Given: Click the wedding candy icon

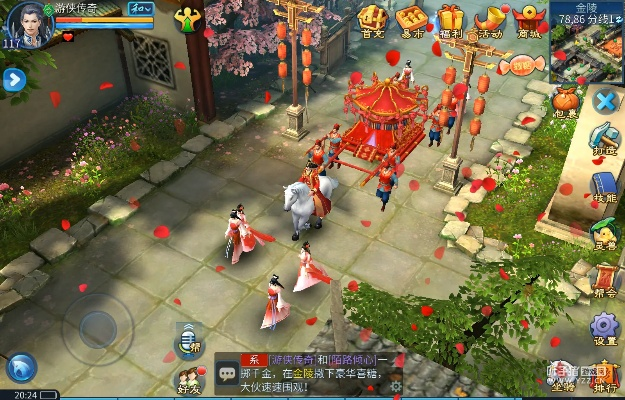Looking at the screenshot, I should pyautogui.click(x=523, y=67).
